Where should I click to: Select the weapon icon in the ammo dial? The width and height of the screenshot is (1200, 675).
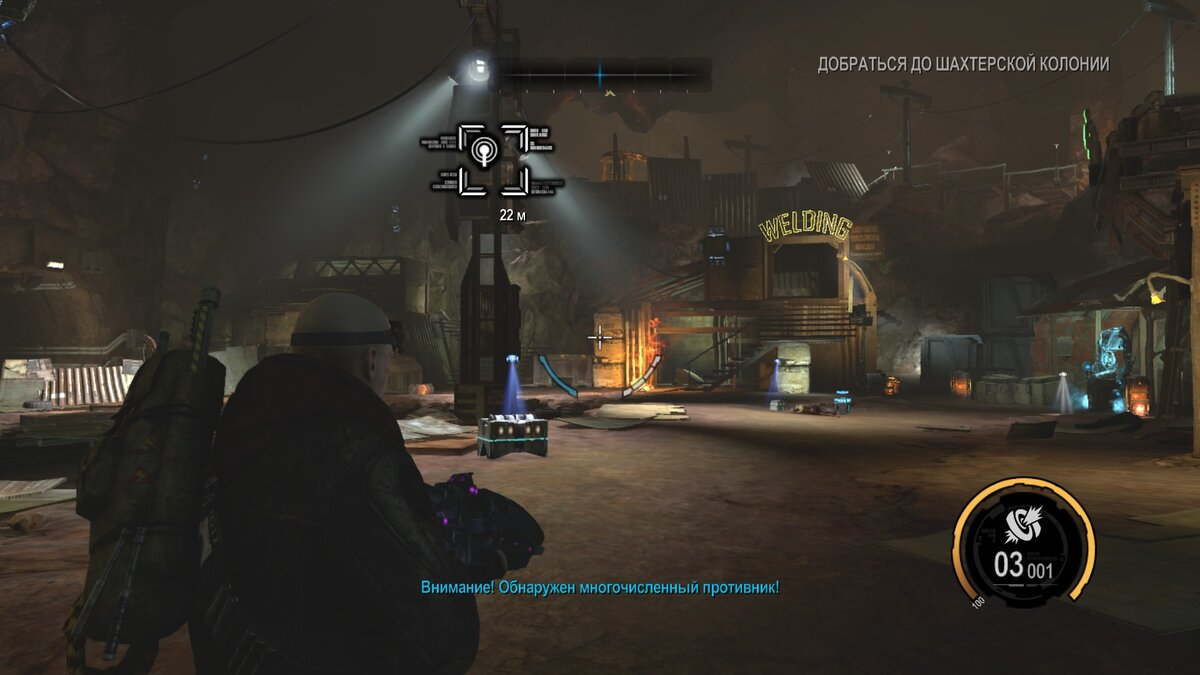pyautogui.click(x=1023, y=523)
